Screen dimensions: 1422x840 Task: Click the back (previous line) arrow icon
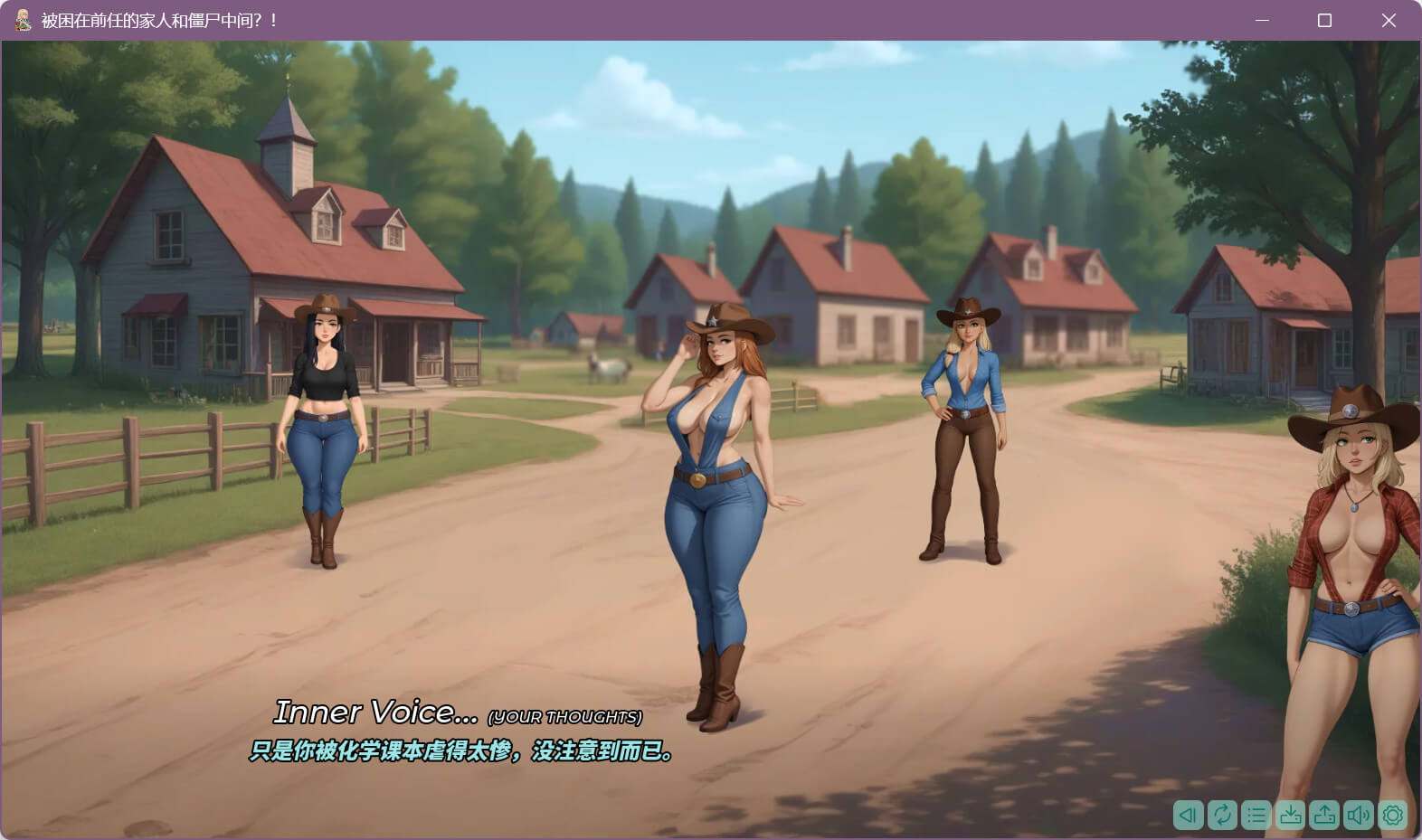[x=1188, y=815]
